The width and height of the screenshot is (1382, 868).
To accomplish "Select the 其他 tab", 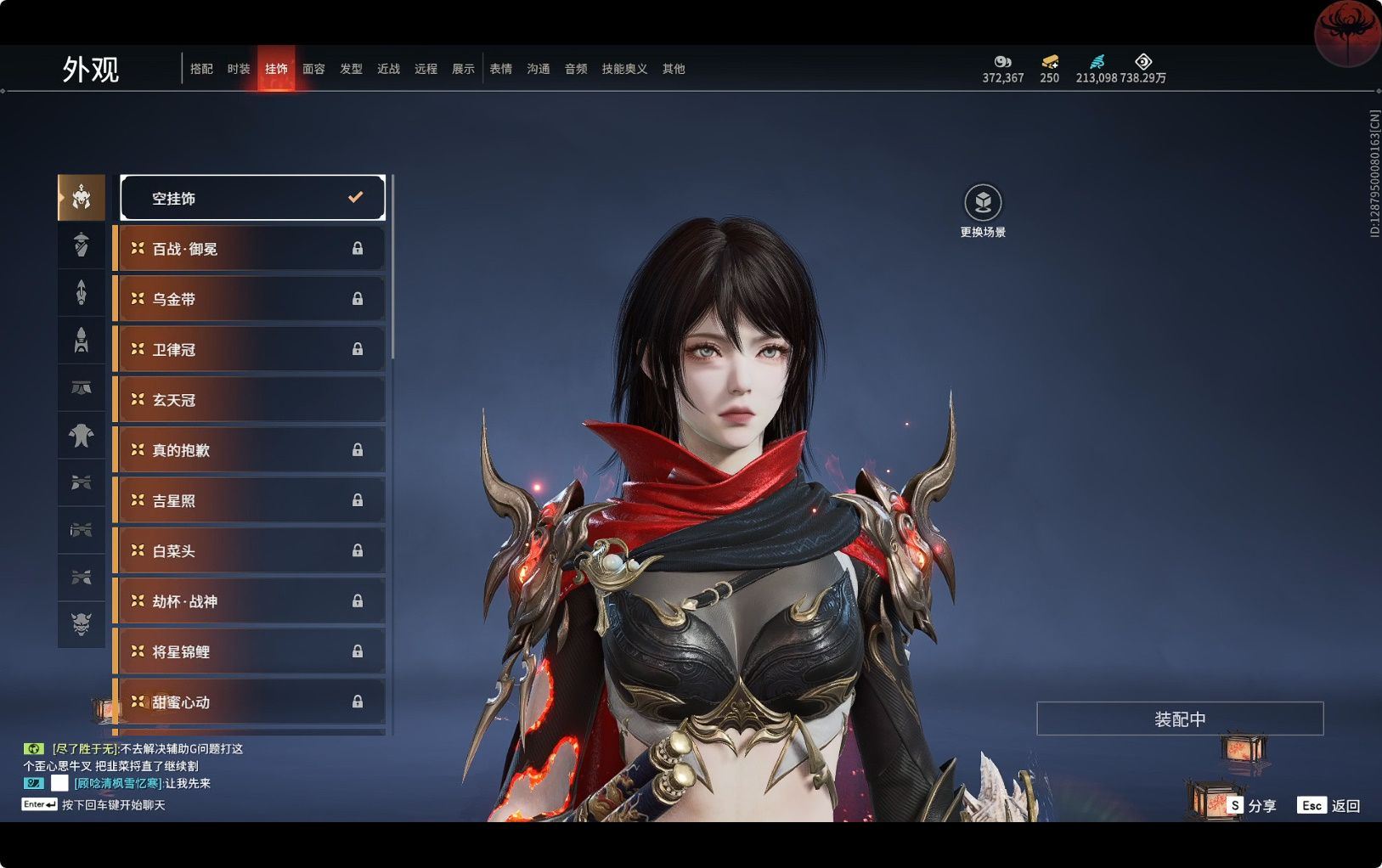I will (x=674, y=69).
